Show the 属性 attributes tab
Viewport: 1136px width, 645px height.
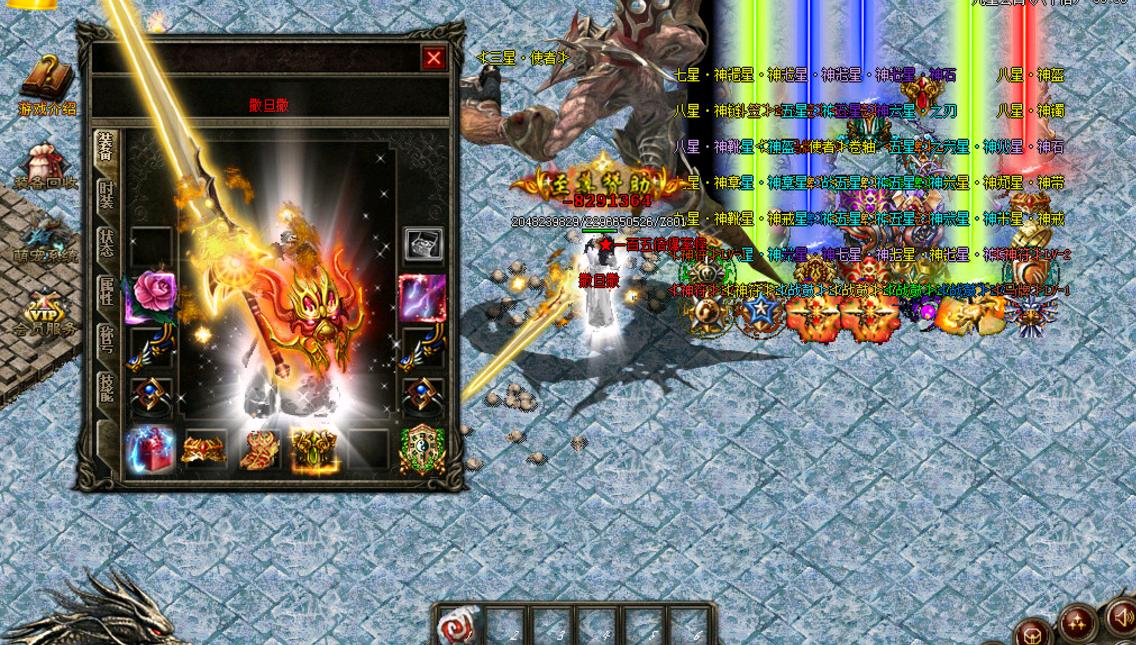pos(106,292)
